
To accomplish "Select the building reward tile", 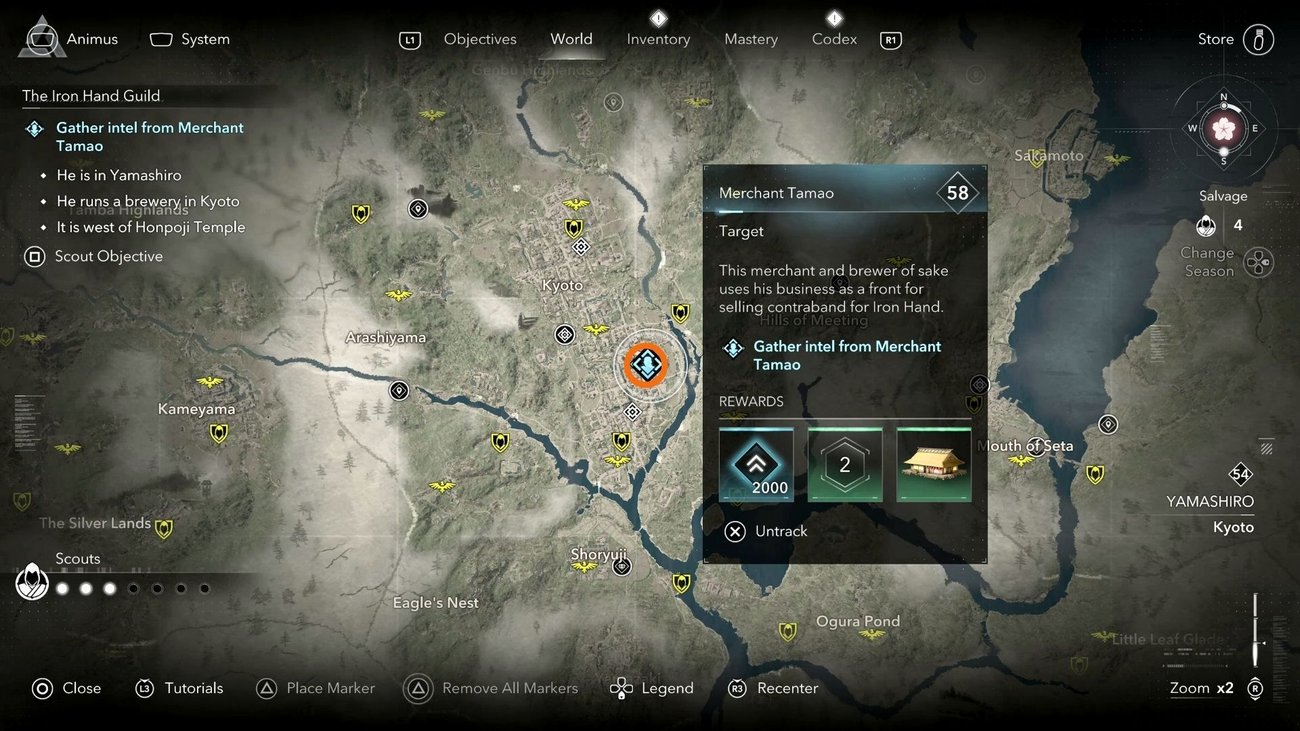I will [934, 465].
